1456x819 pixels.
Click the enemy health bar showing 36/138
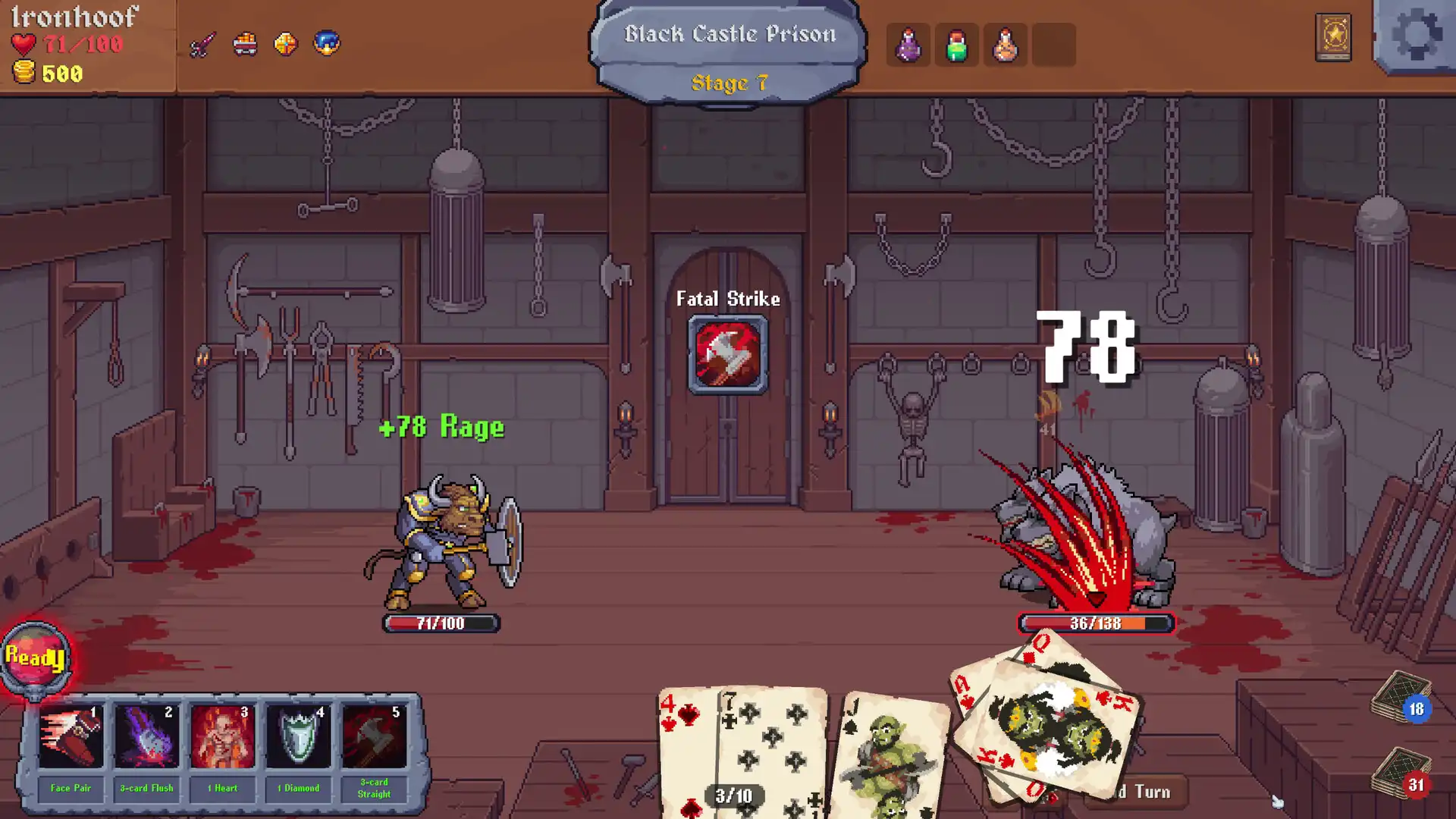click(x=1096, y=623)
